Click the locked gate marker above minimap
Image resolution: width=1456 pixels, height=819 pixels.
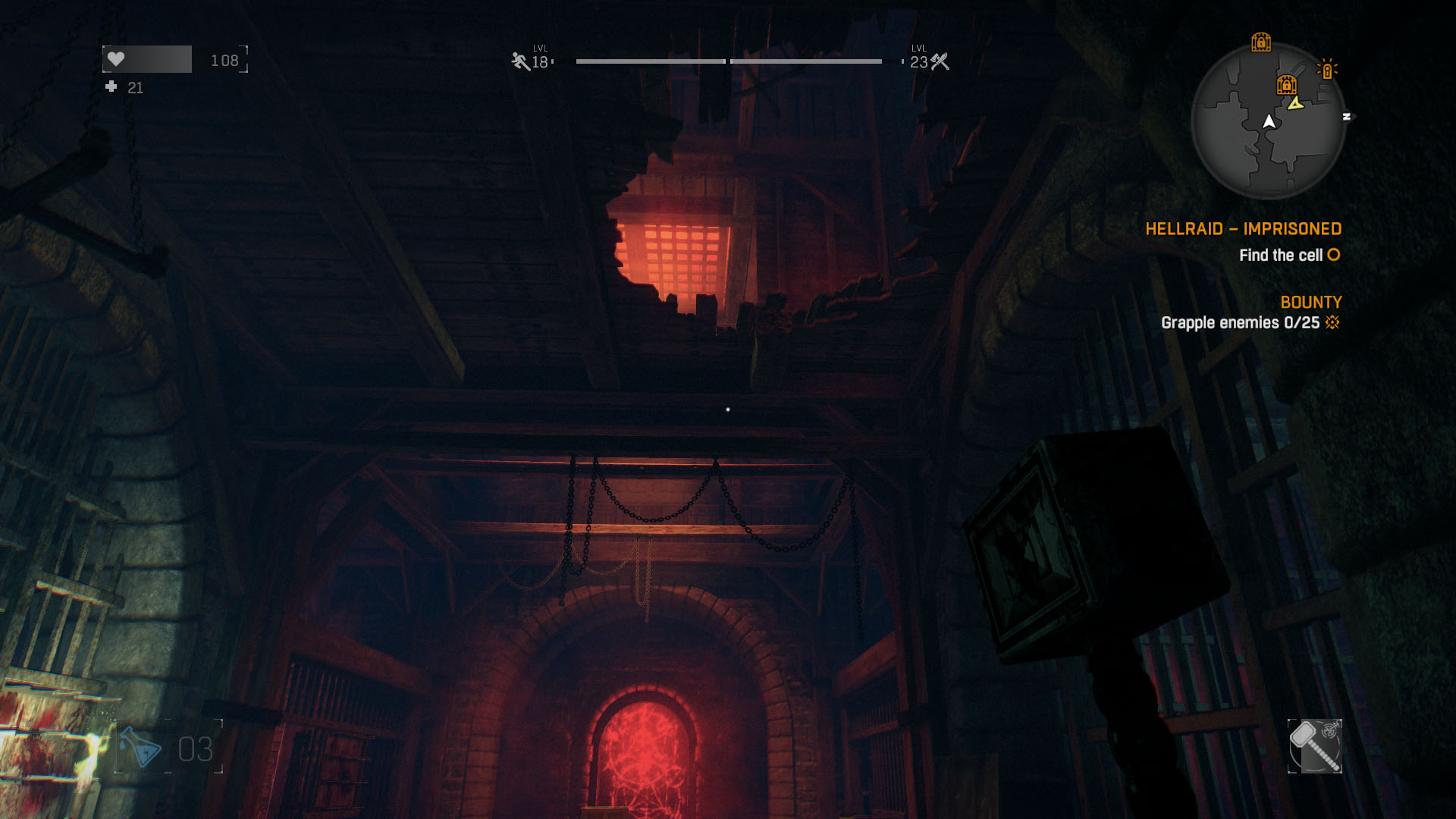1261,42
